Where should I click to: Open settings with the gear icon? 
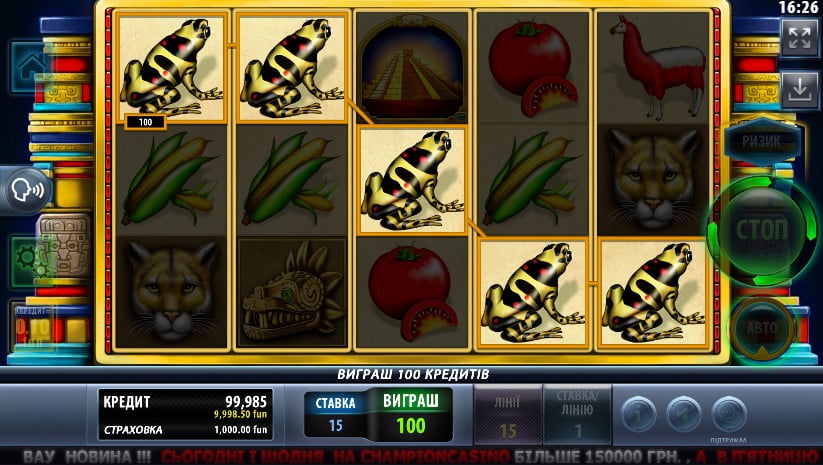pos(27,259)
